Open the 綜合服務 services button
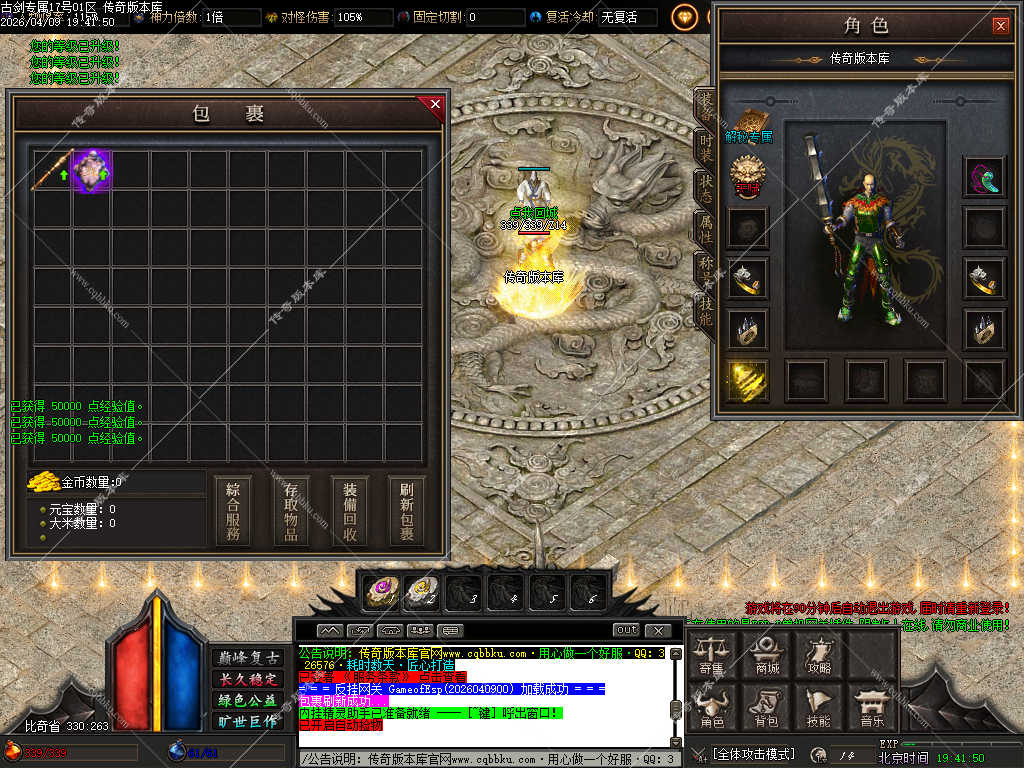The image size is (1024, 768). coord(233,511)
